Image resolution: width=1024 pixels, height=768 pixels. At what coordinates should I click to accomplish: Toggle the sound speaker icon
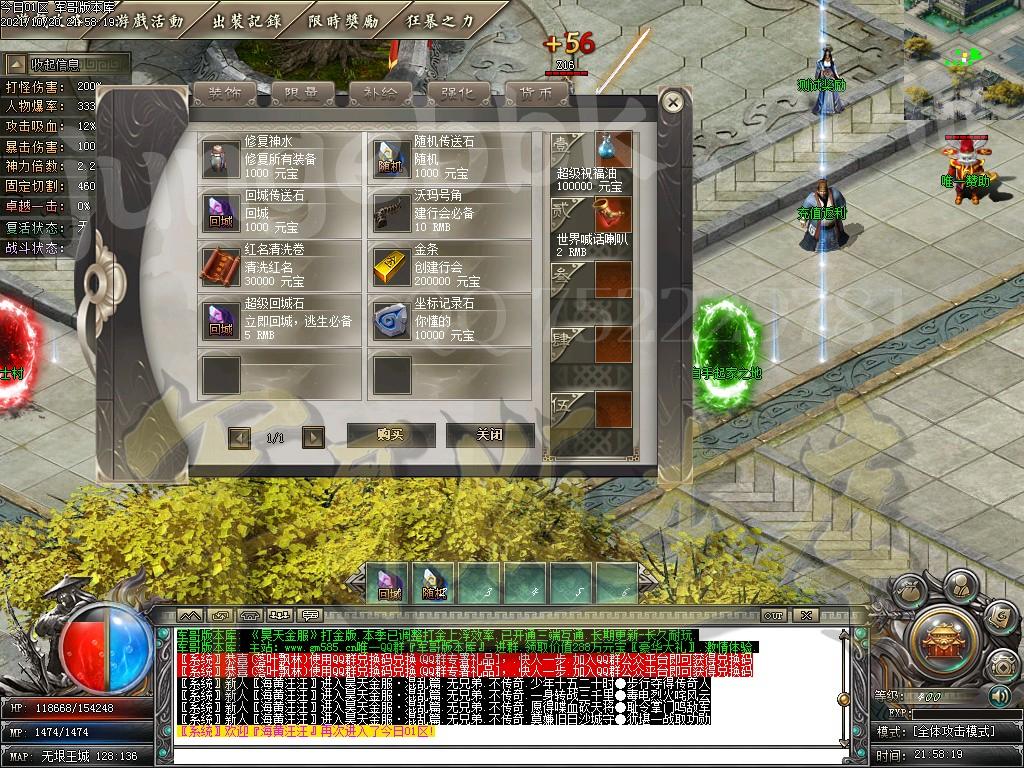tap(999, 695)
